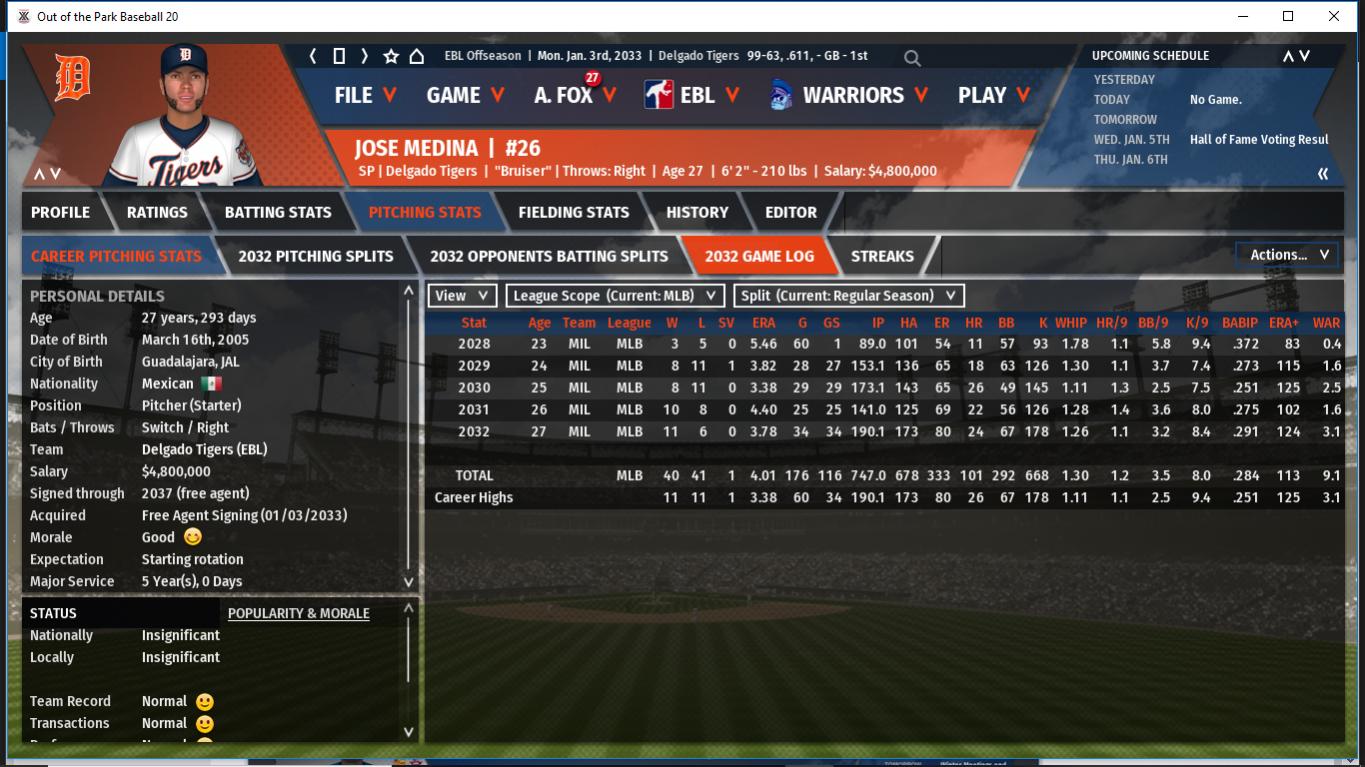Close the game window
The height and width of the screenshot is (767, 1365).
(x=1334, y=16)
